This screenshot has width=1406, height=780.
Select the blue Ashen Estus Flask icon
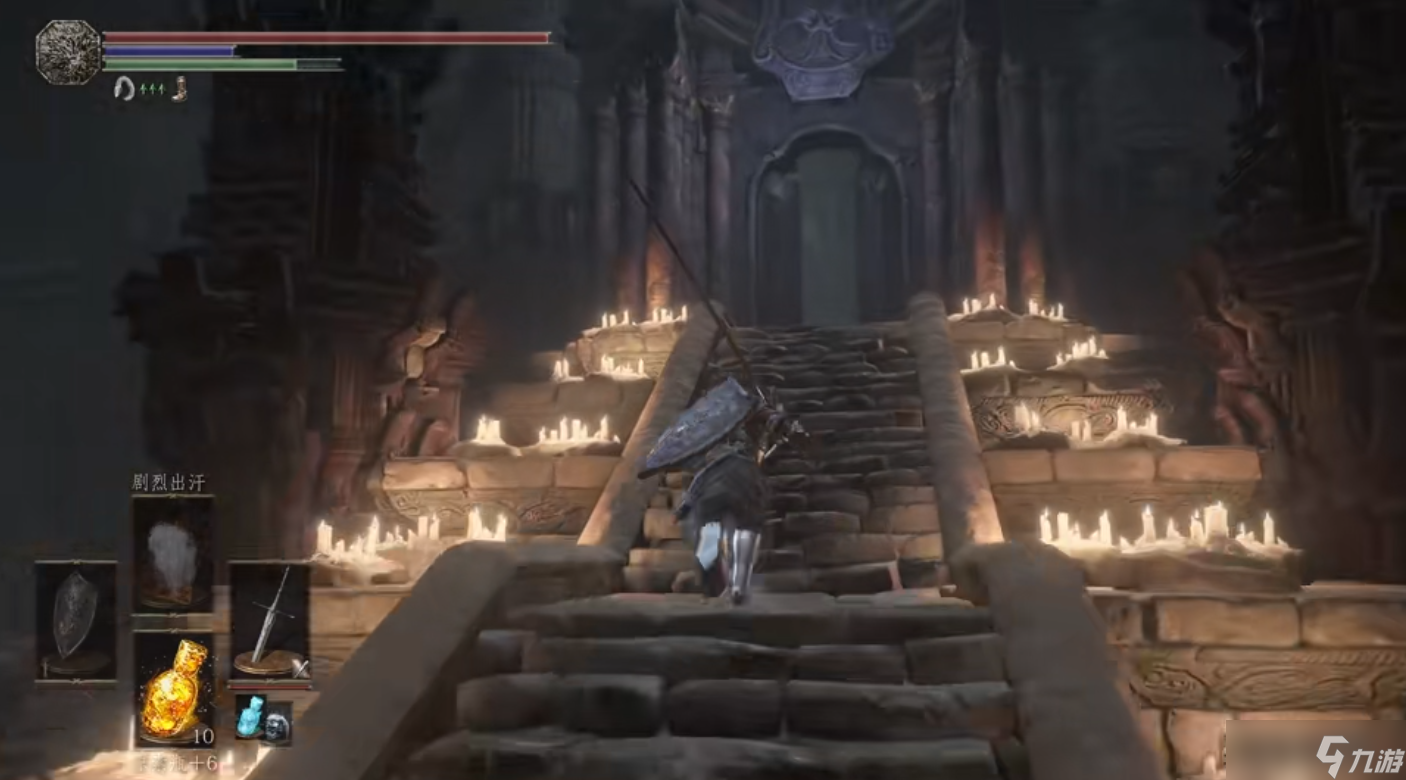pos(249,717)
